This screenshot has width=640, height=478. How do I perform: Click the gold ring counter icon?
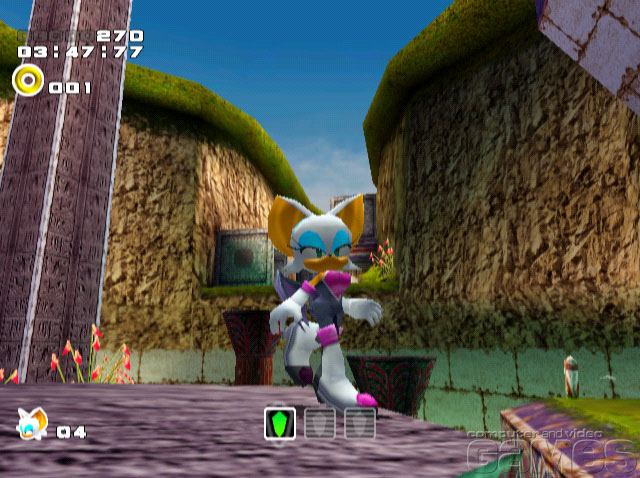click(27, 79)
